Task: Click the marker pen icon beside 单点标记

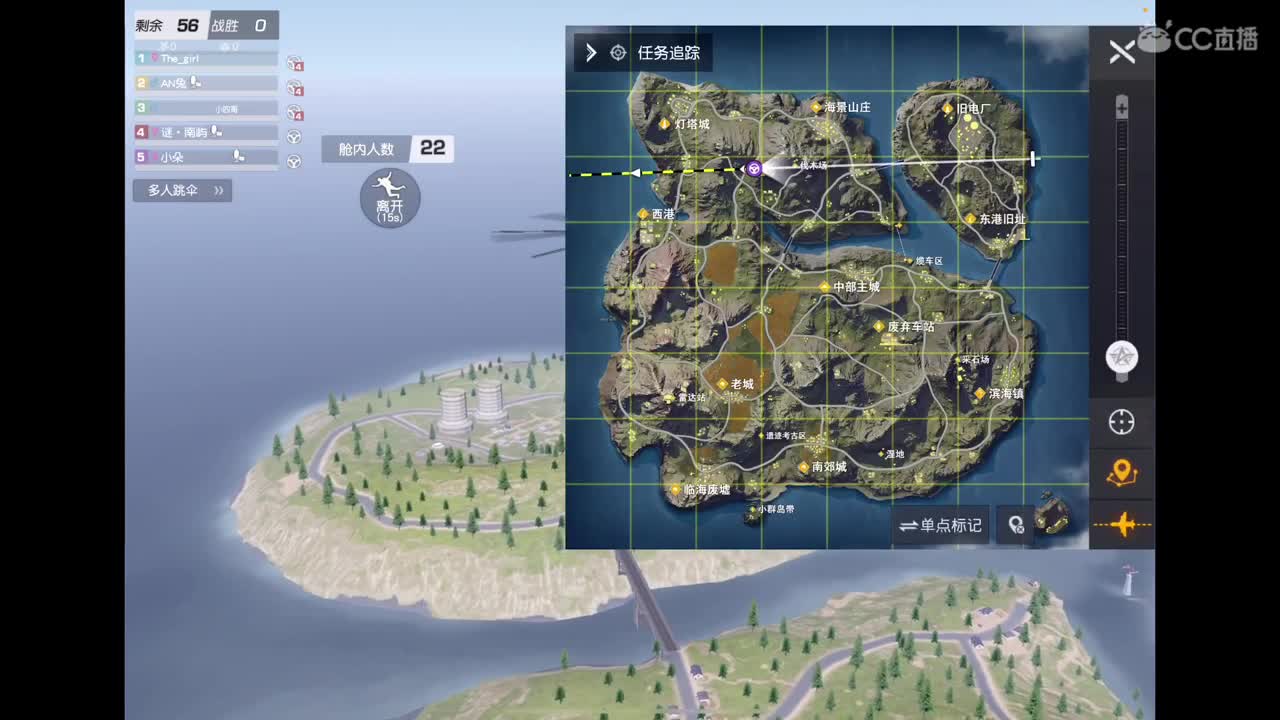Action: point(1017,525)
